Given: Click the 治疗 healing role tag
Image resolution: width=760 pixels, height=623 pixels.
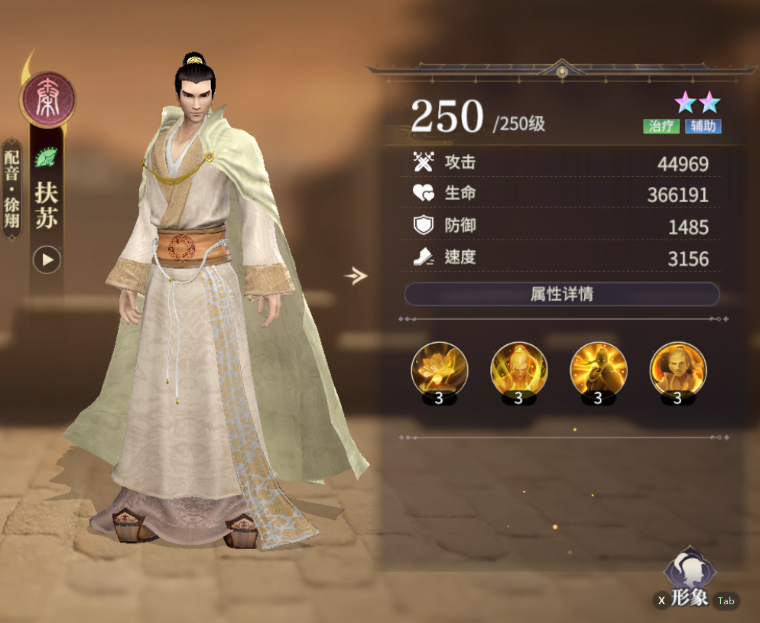Looking at the screenshot, I should tap(661, 127).
